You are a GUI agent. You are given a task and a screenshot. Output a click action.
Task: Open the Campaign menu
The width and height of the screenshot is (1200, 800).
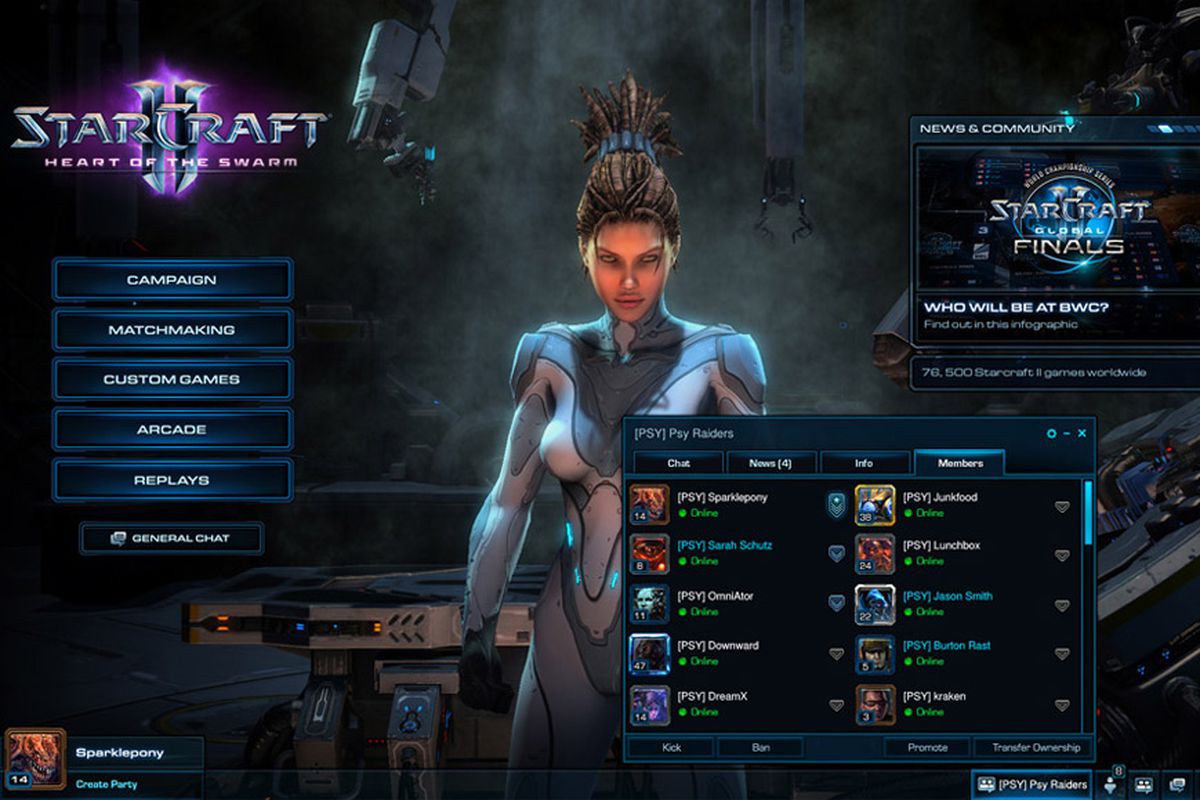click(172, 280)
